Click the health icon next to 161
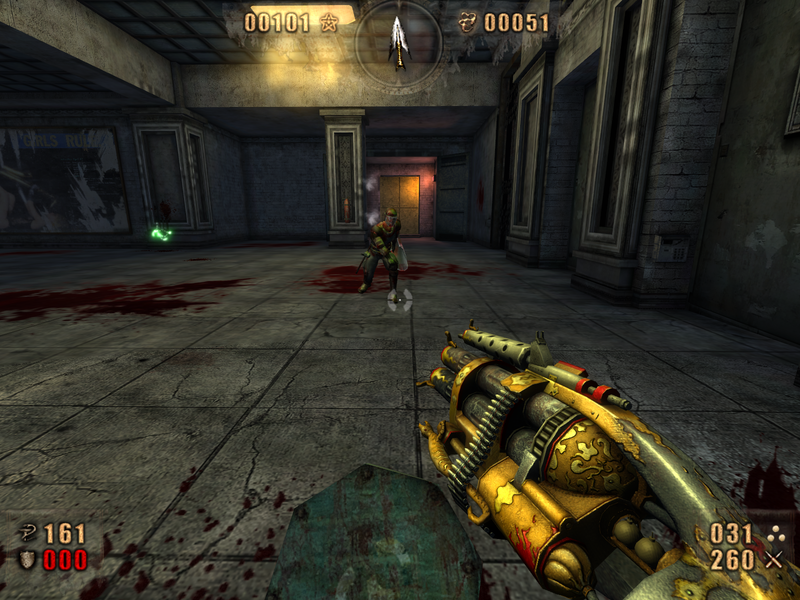Image resolution: width=800 pixels, height=600 pixels. tap(28, 534)
